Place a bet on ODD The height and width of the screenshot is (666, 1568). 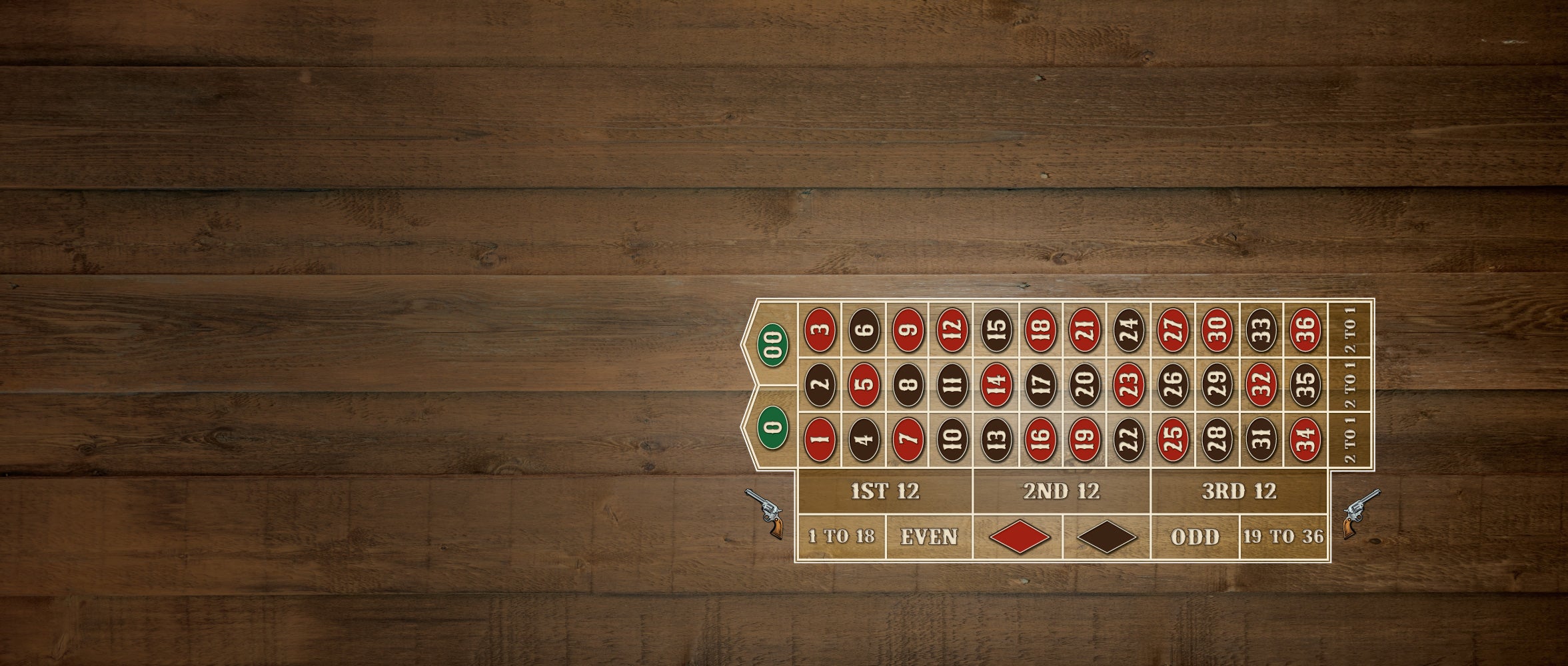click(1195, 537)
